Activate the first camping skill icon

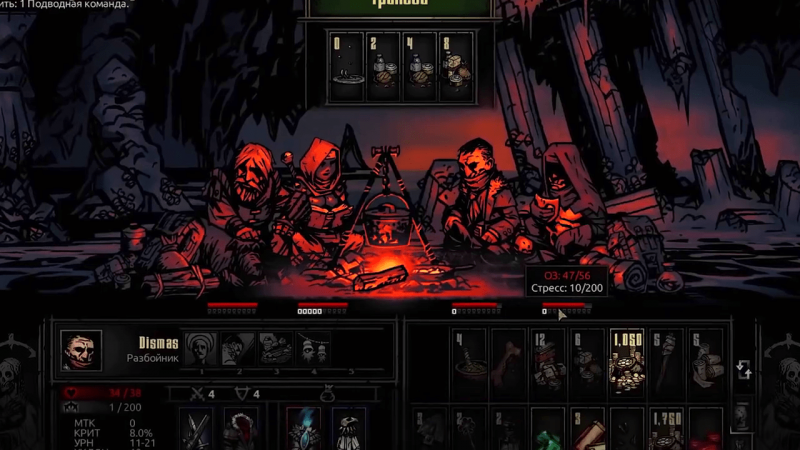pos(201,350)
